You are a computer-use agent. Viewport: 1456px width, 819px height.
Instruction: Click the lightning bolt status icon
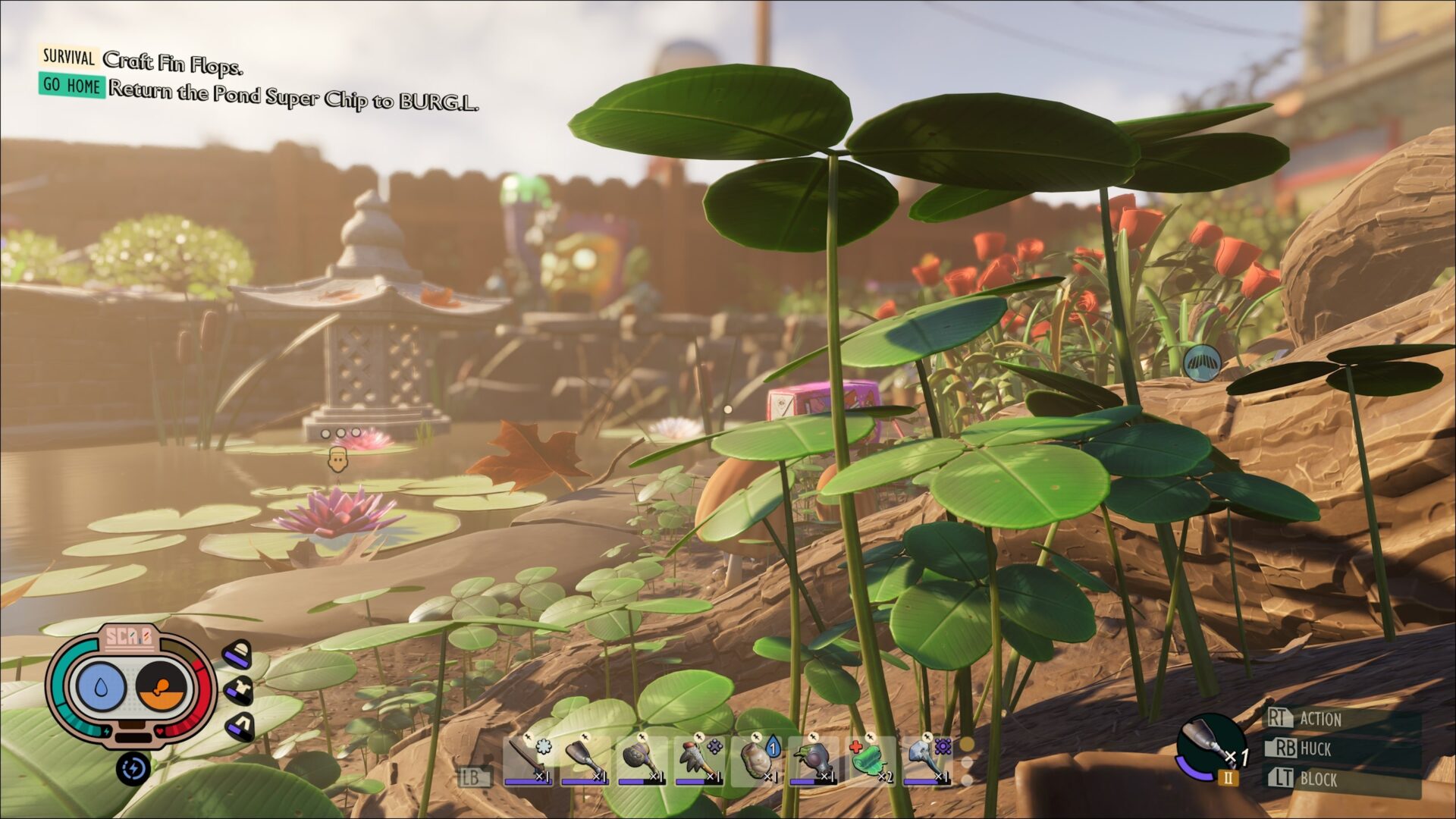click(x=133, y=769)
